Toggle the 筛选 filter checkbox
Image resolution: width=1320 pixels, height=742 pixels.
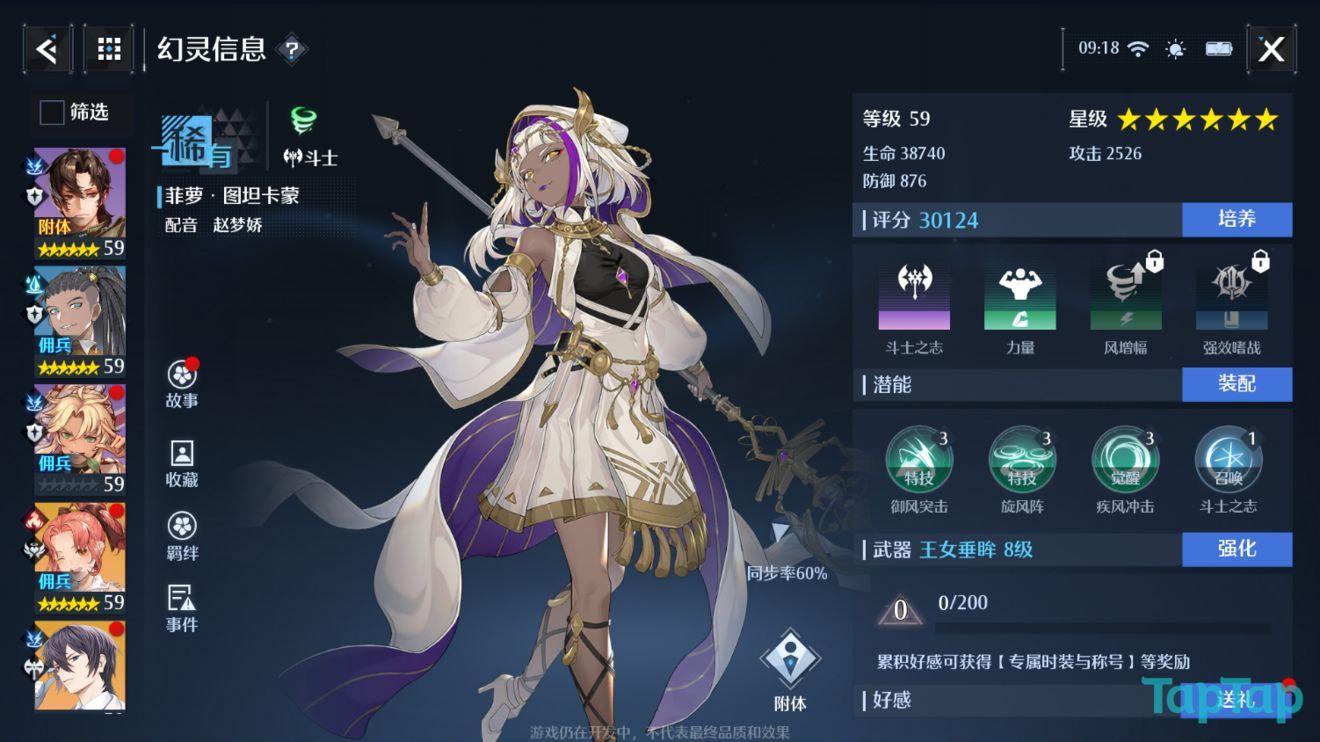coord(50,113)
